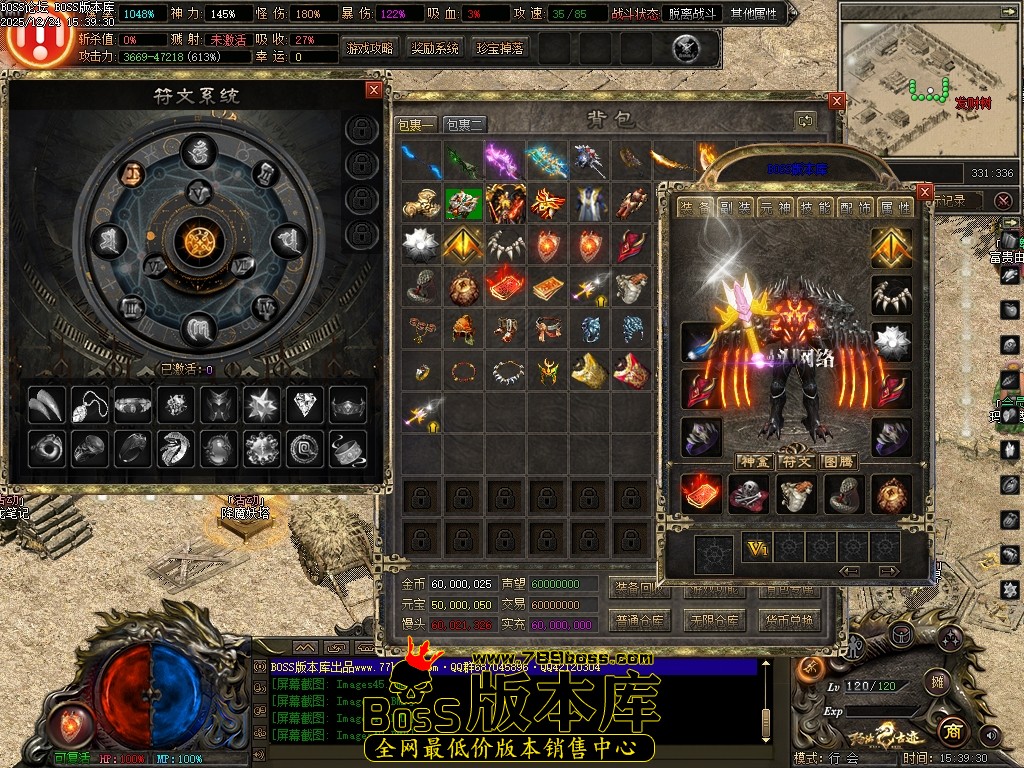The width and height of the screenshot is (1024, 768).
Task: Open the 属性 attributes tab
Action: (894, 208)
